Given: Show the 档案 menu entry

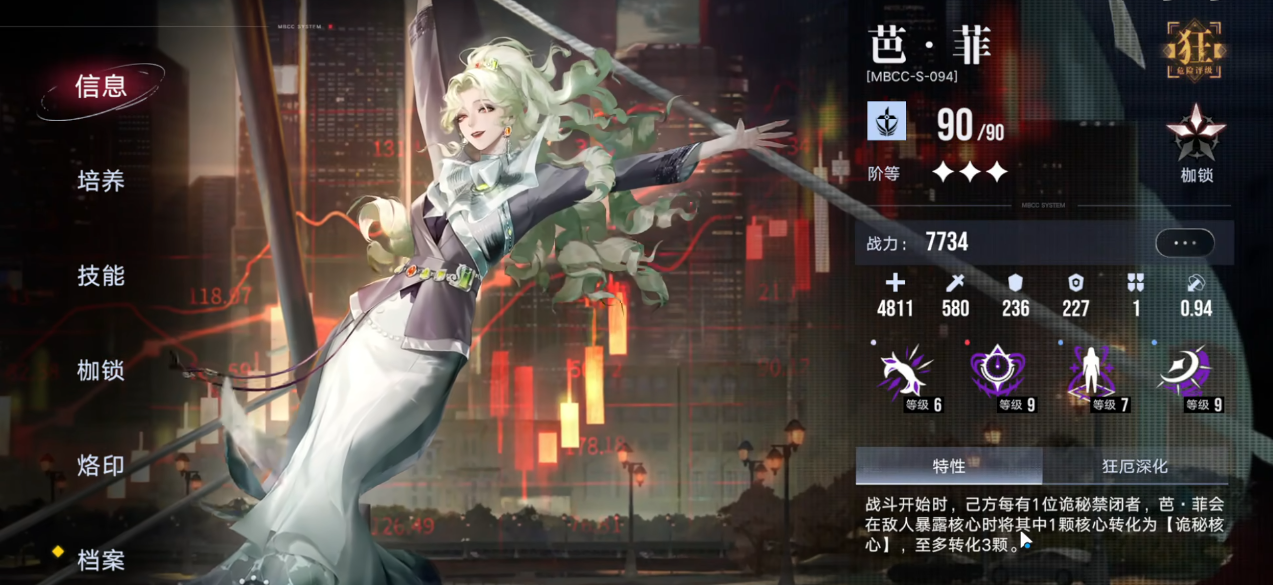Looking at the screenshot, I should point(101,560).
